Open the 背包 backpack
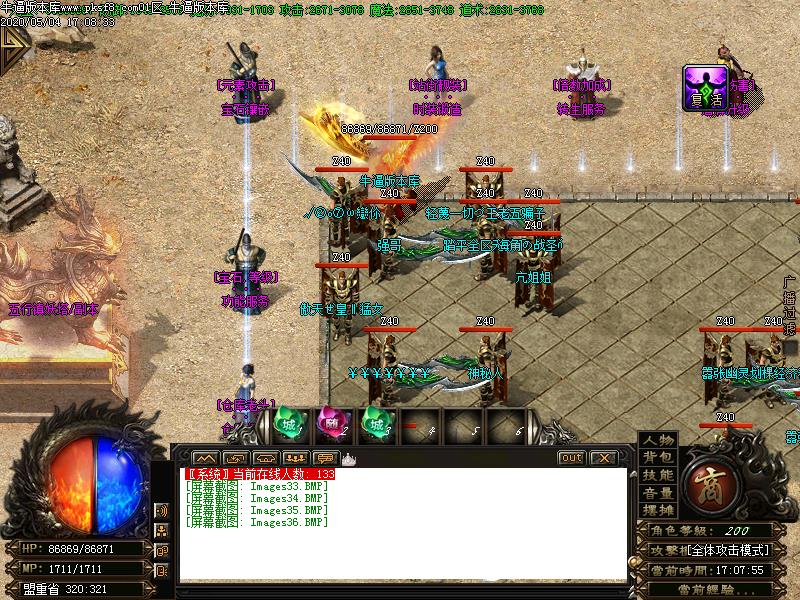 coord(658,458)
